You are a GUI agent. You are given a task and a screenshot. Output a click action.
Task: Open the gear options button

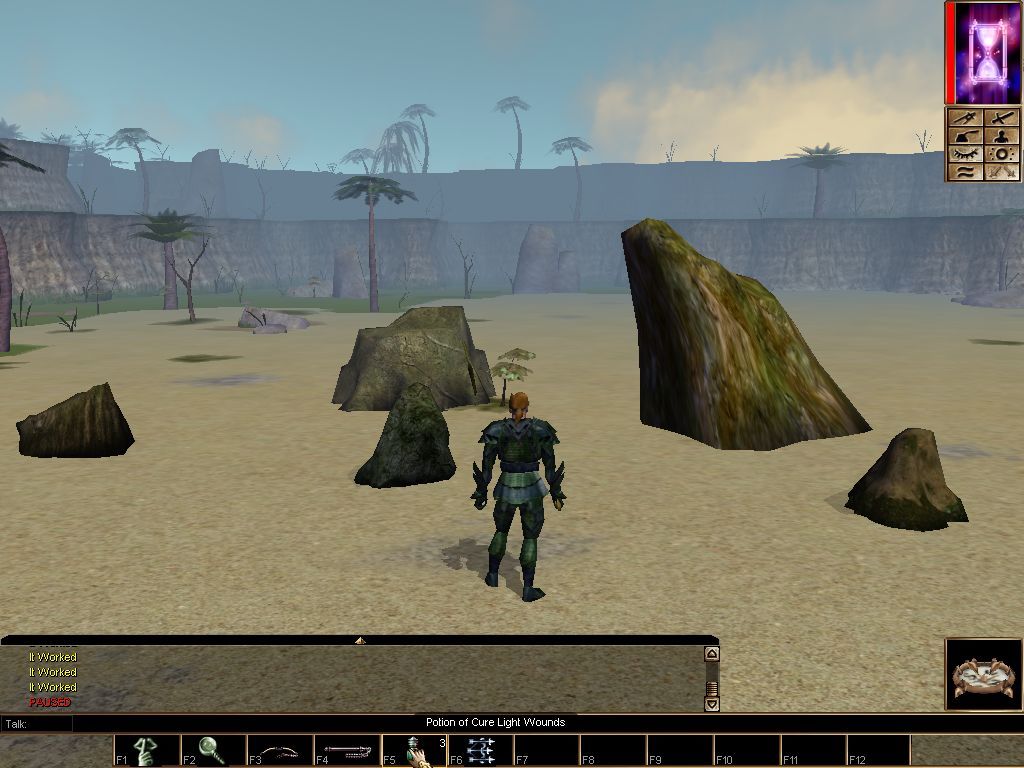pyautogui.click(x=1003, y=154)
